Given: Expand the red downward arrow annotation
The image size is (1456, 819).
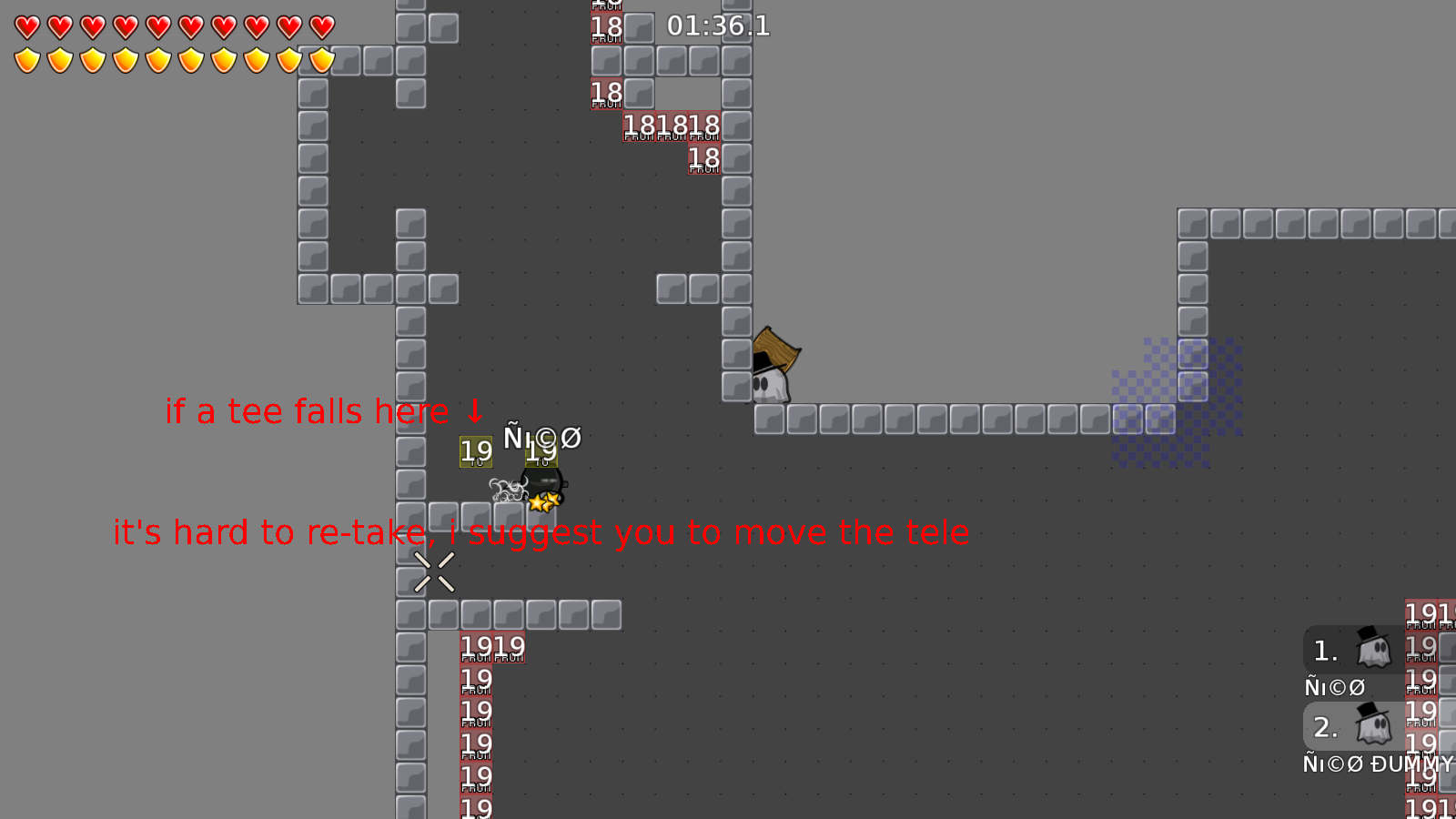Looking at the screenshot, I should (x=474, y=411).
